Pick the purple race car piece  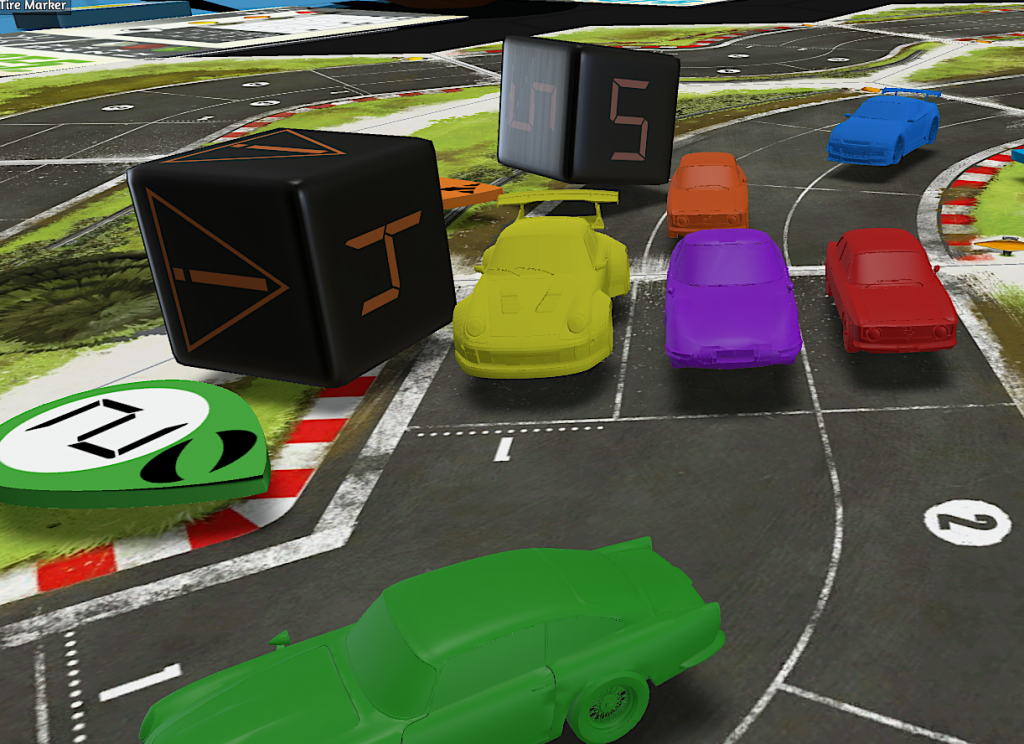(731, 298)
